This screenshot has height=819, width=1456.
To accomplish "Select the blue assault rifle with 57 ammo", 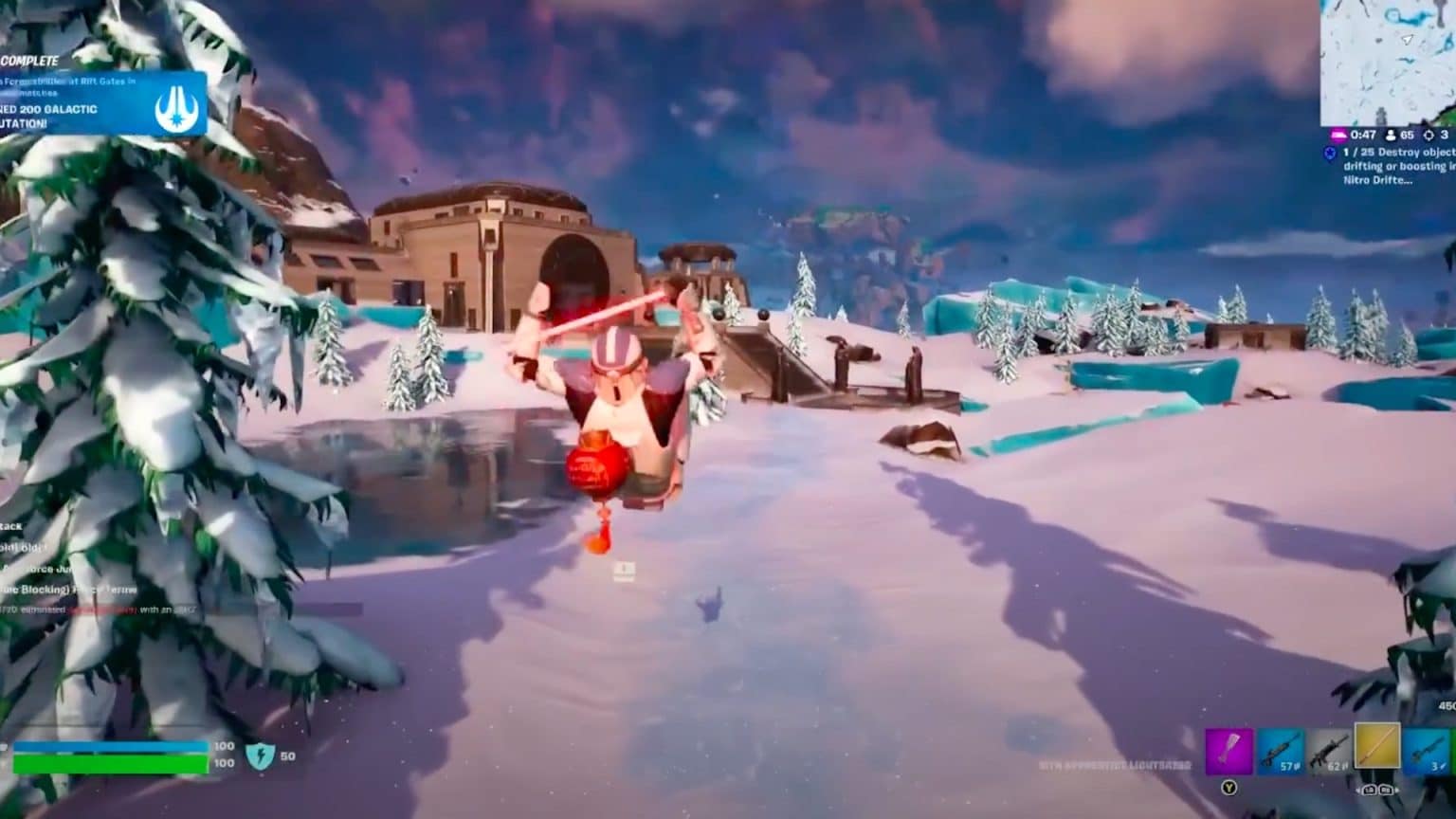I will (x=1282, y=751).
